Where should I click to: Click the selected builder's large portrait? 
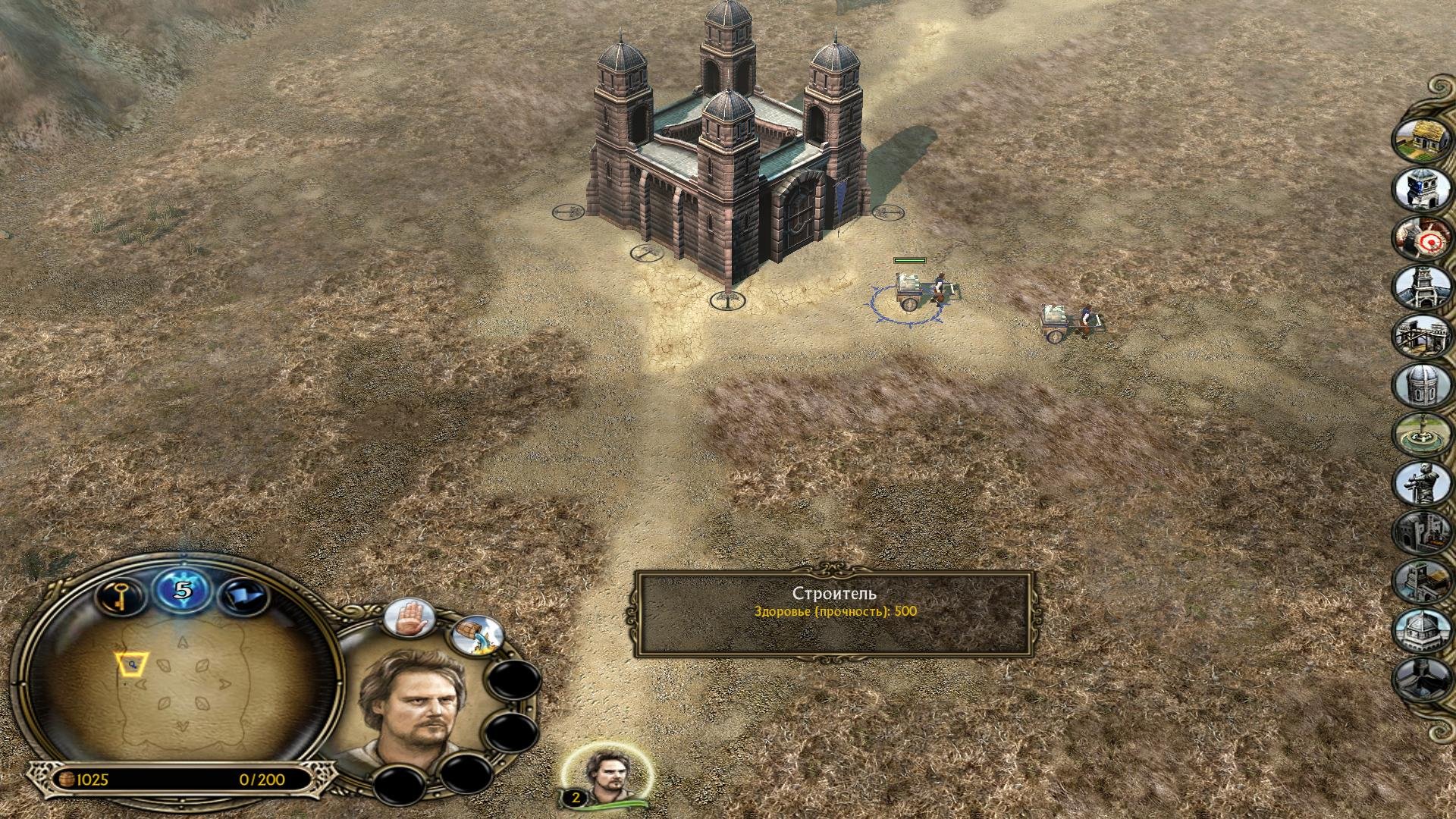pyautogui.click(x=413, y=709)
